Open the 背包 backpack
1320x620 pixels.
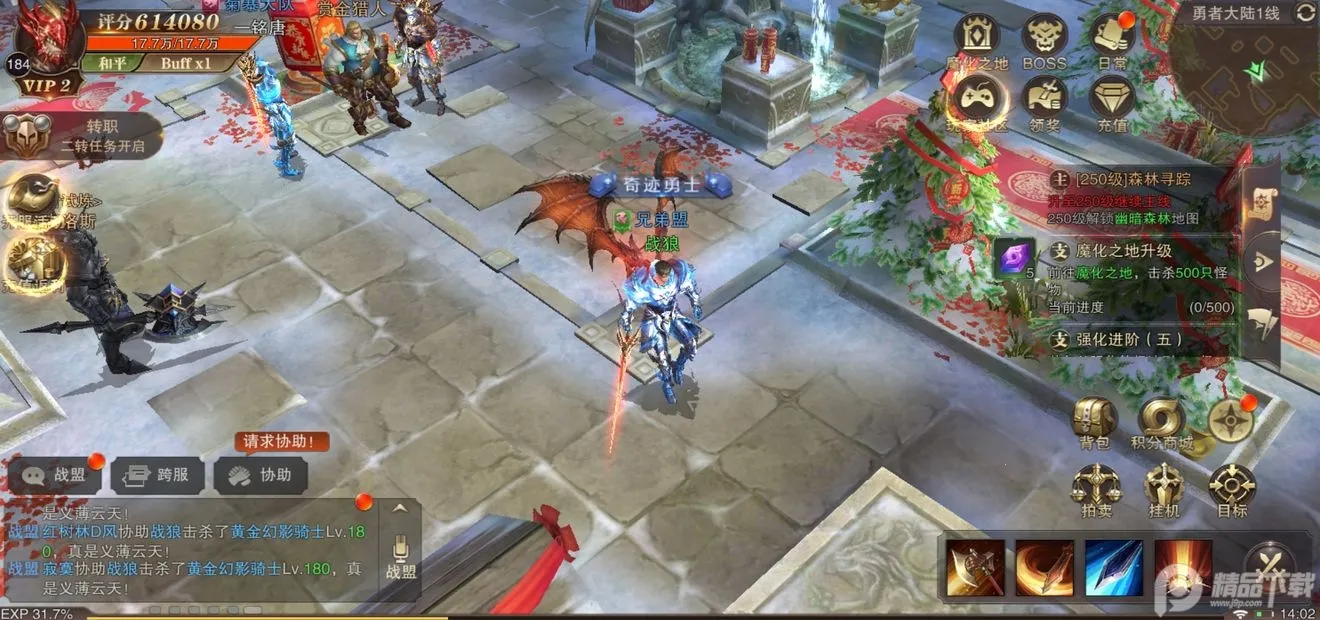point(1095,421)
